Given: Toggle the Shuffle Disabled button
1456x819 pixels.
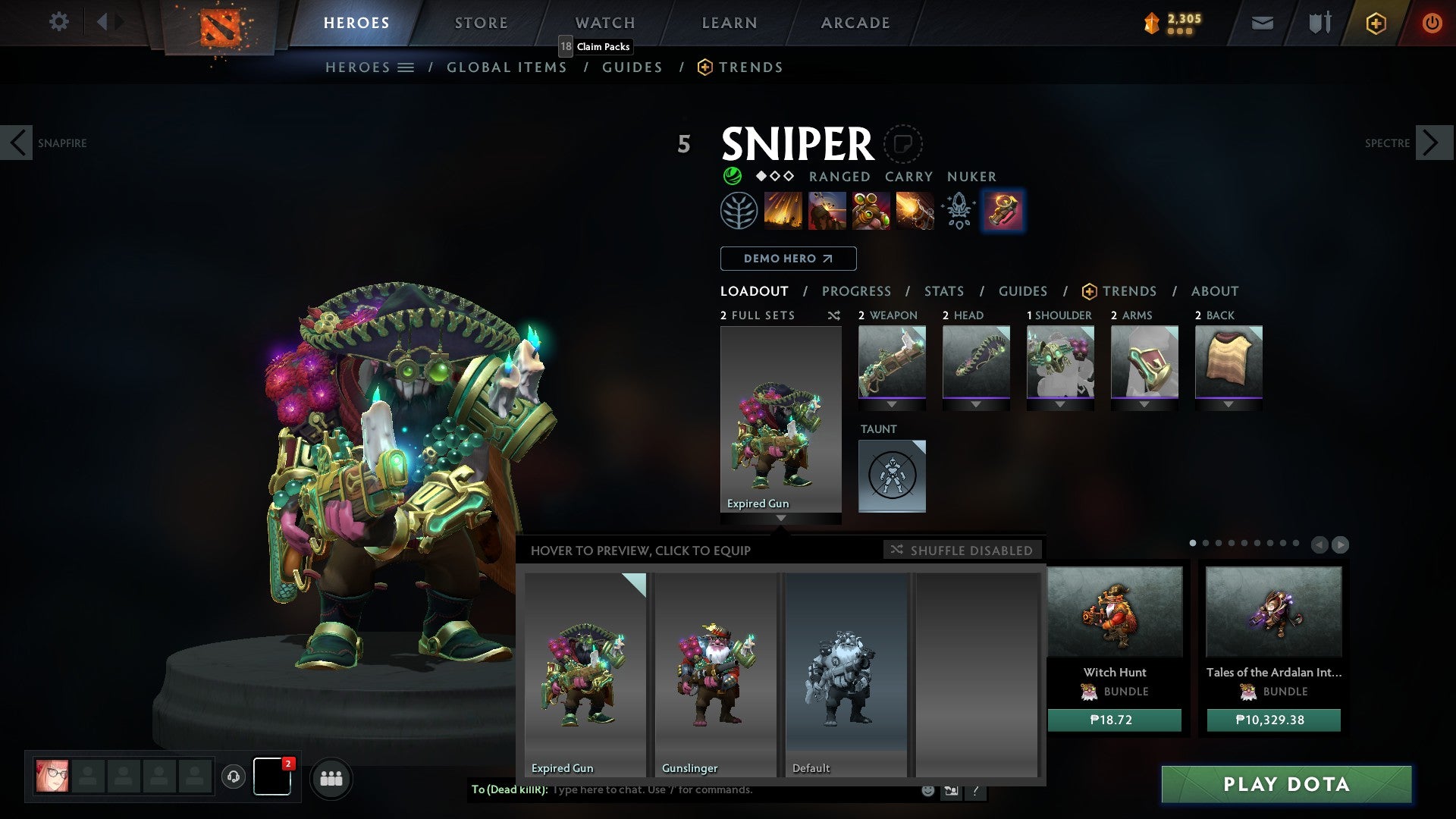Looking at the screenshot, I should (962, 550).
